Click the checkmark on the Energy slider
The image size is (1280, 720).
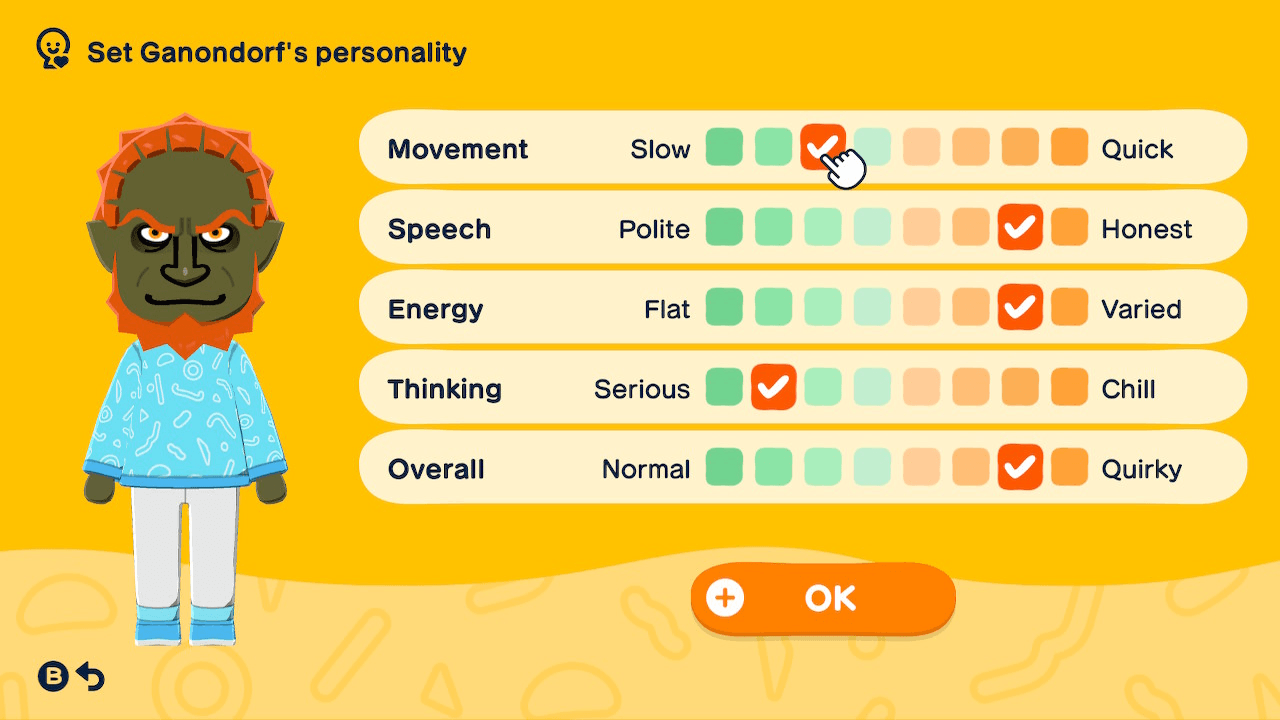tap(1020, 307)
